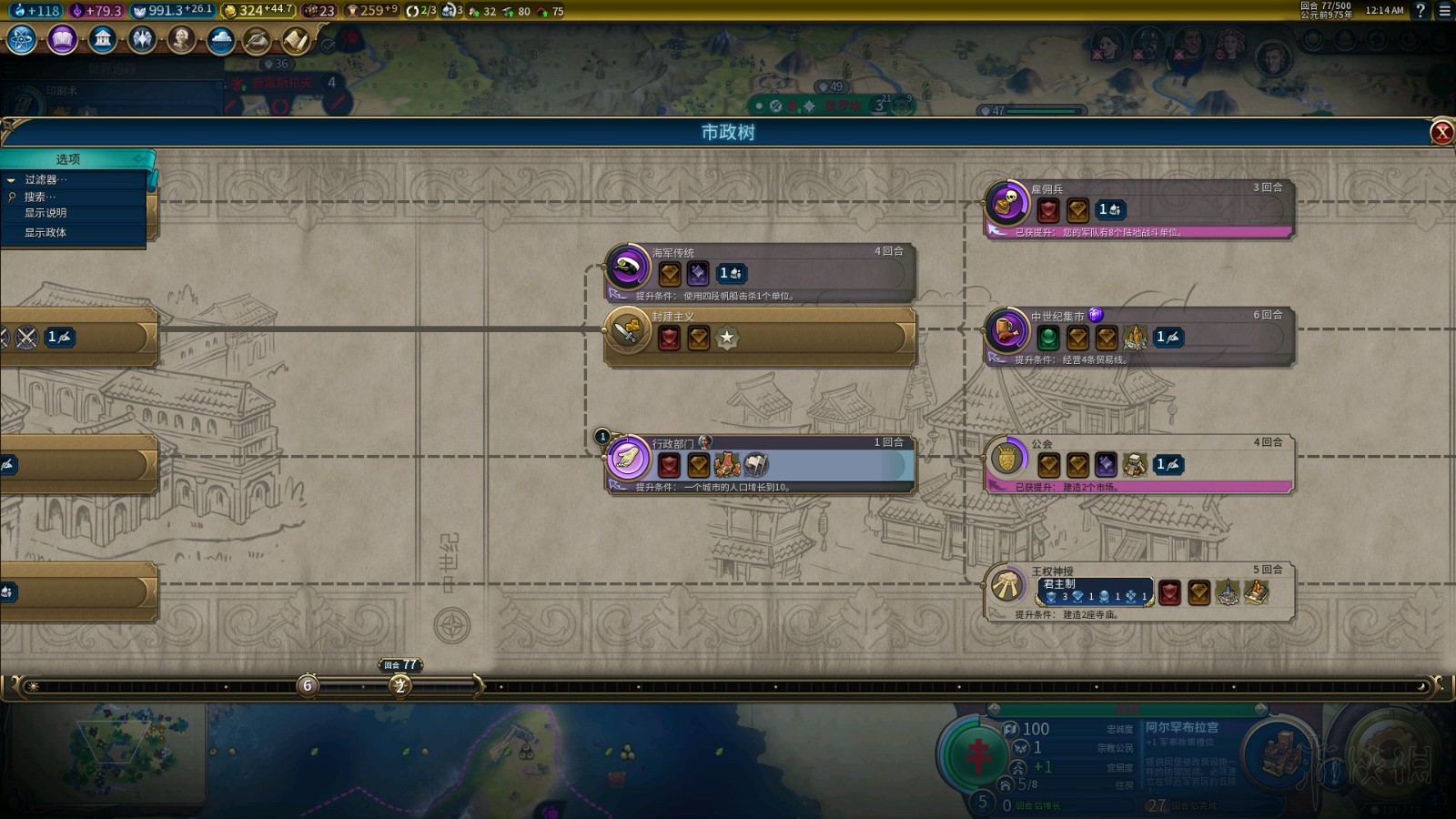Open the Civilopedia help question mark
The image size is (1456, 819).
(x=1420, y=11)
